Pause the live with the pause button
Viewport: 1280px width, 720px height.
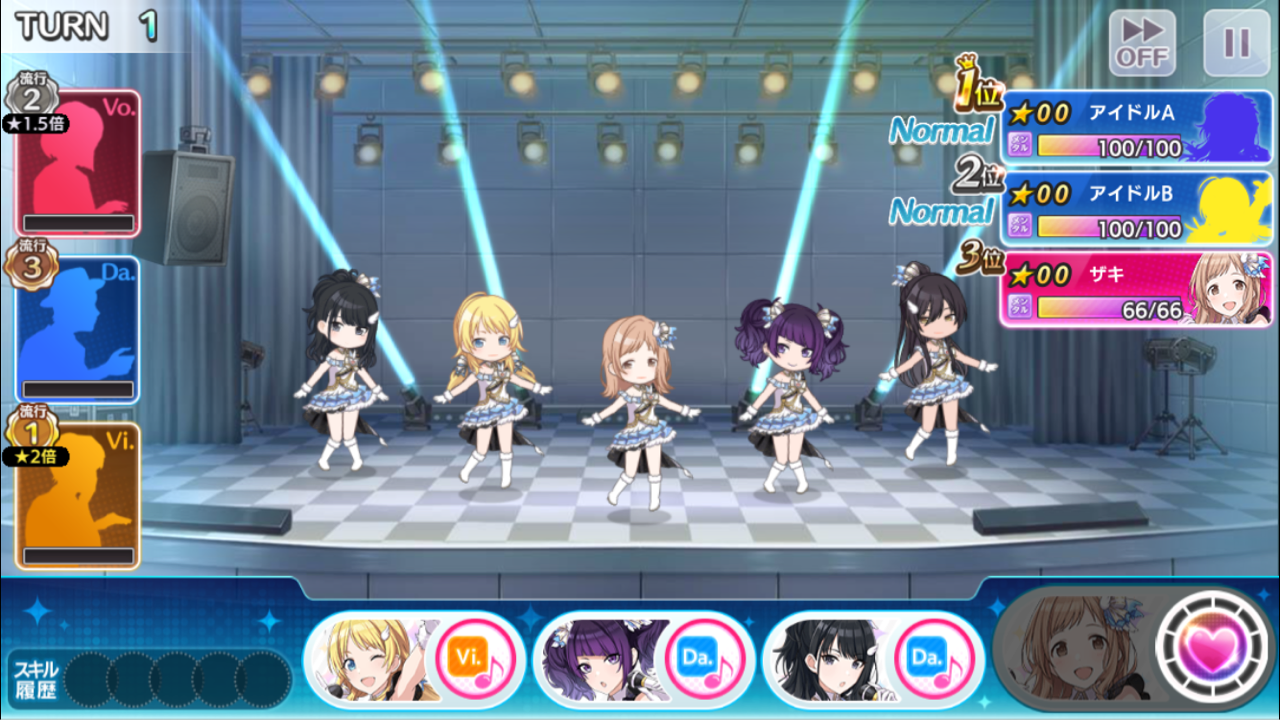point(1235,40)
